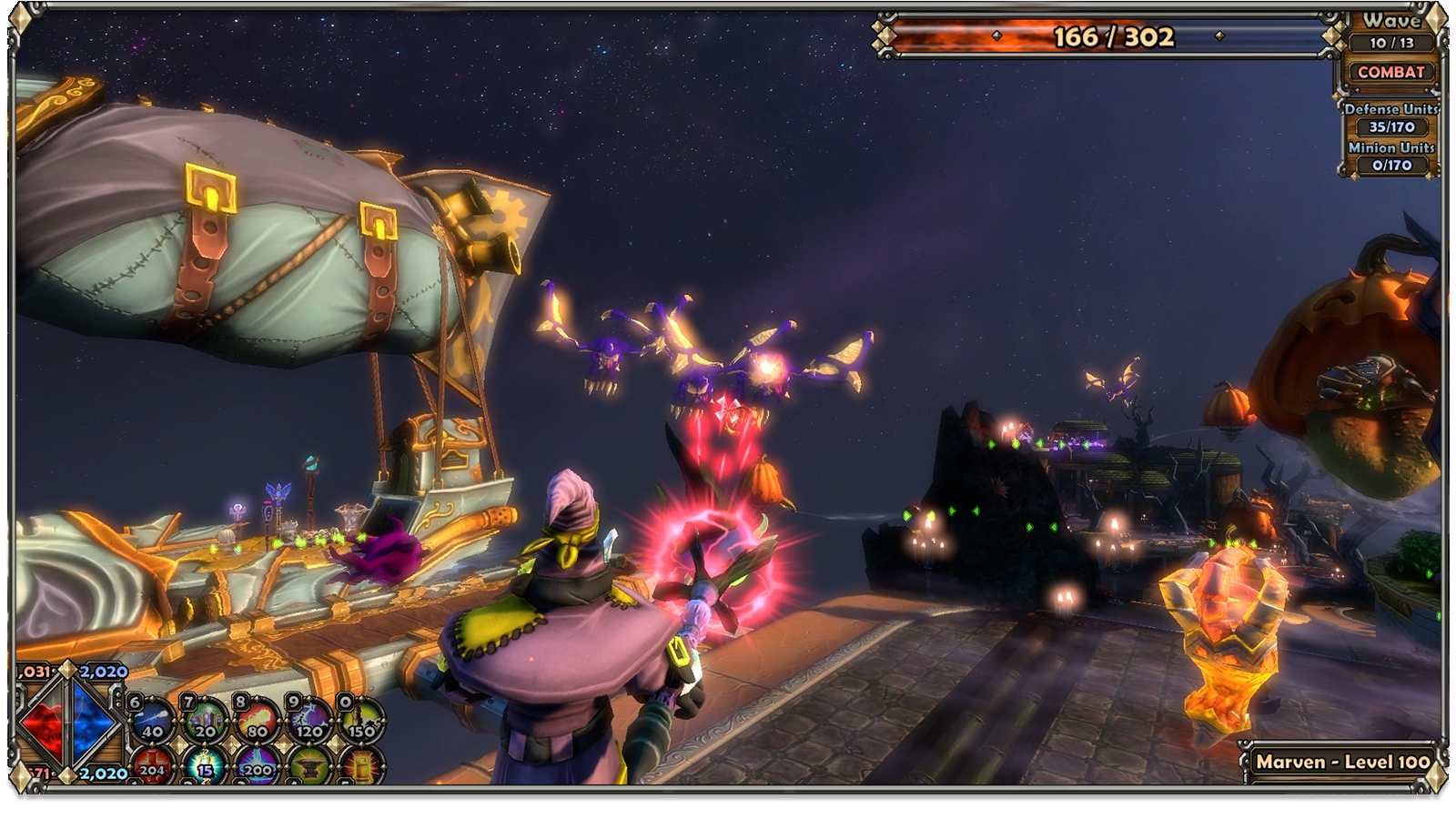Activate the golden tower upgrade ability
Screen dimensions: 1456x819
361,766
